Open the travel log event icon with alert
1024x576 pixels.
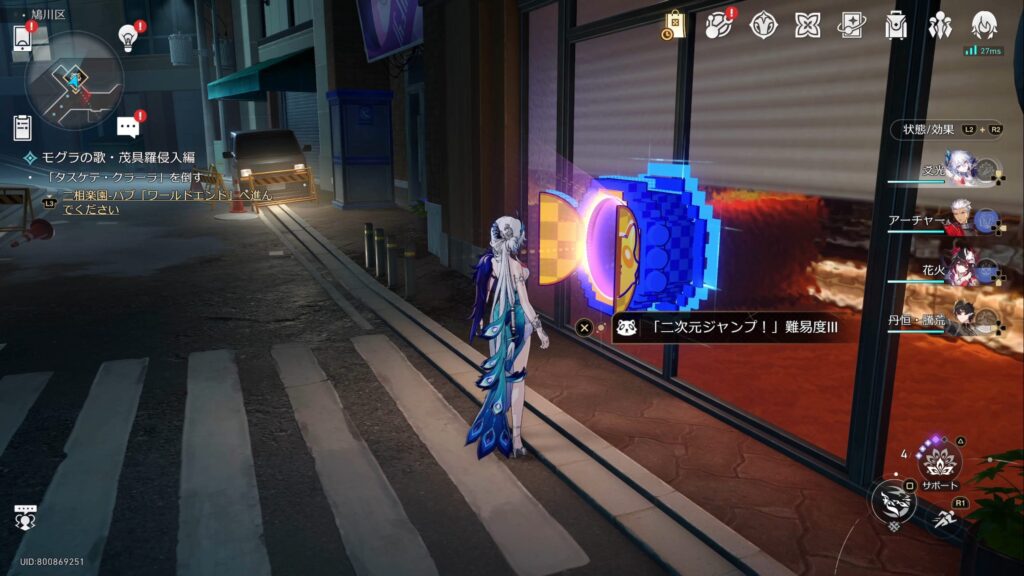(719, 24)
